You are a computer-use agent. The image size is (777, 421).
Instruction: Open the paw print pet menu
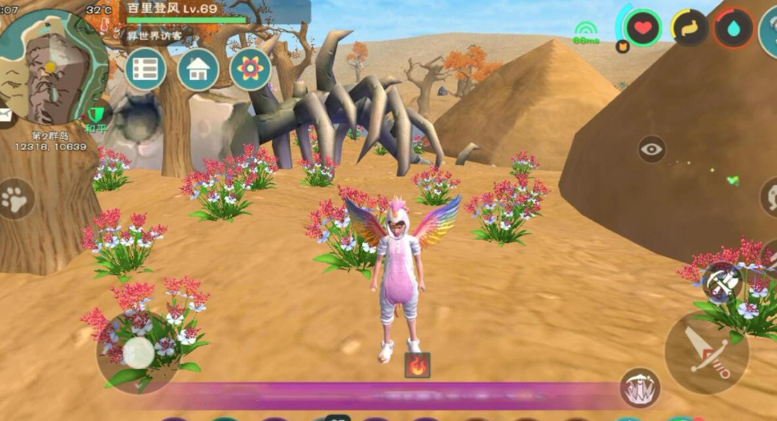pos(15,198)
